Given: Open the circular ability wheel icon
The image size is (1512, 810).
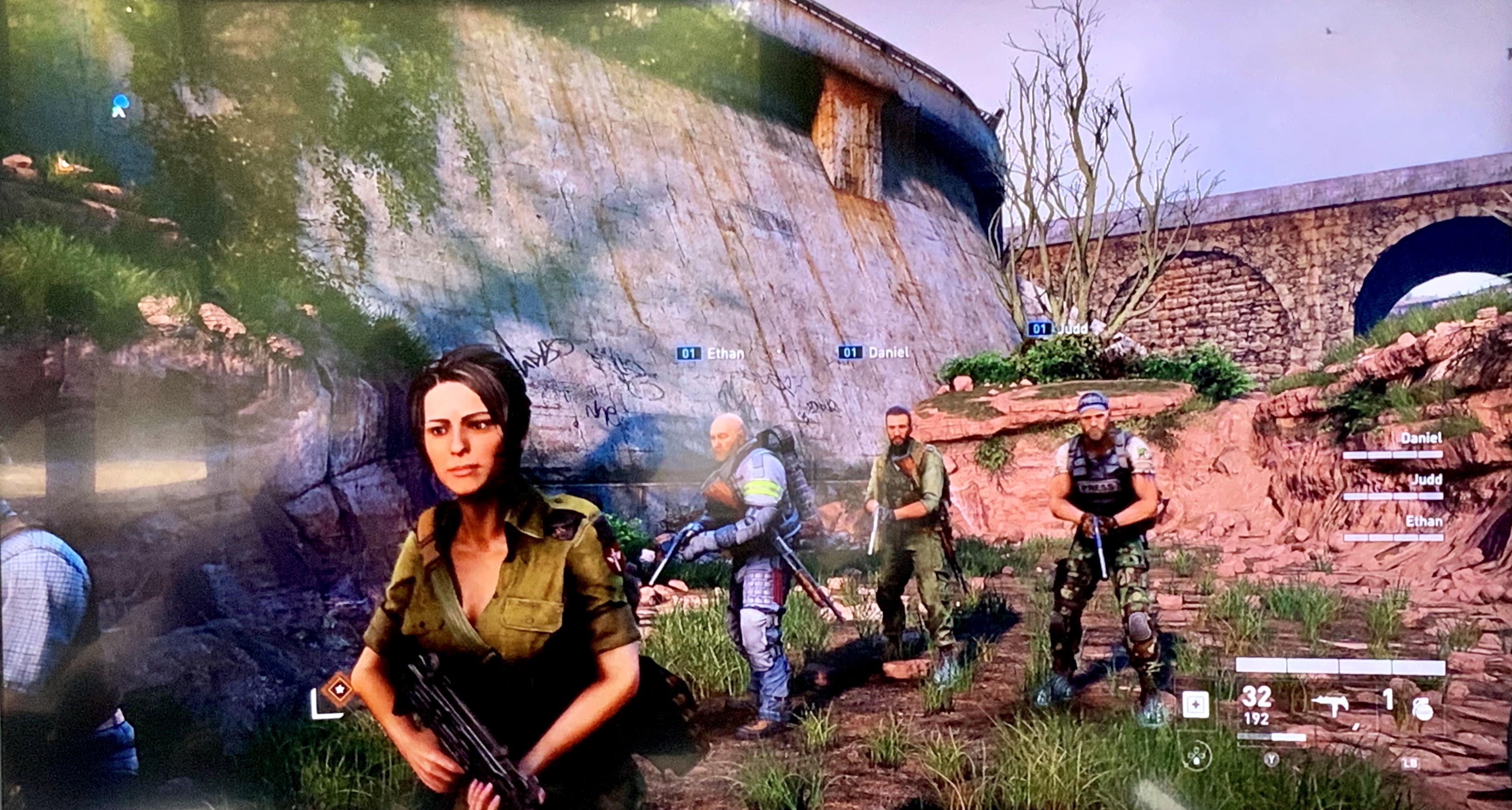Looking at the screenshot, I should [1196, 757].
